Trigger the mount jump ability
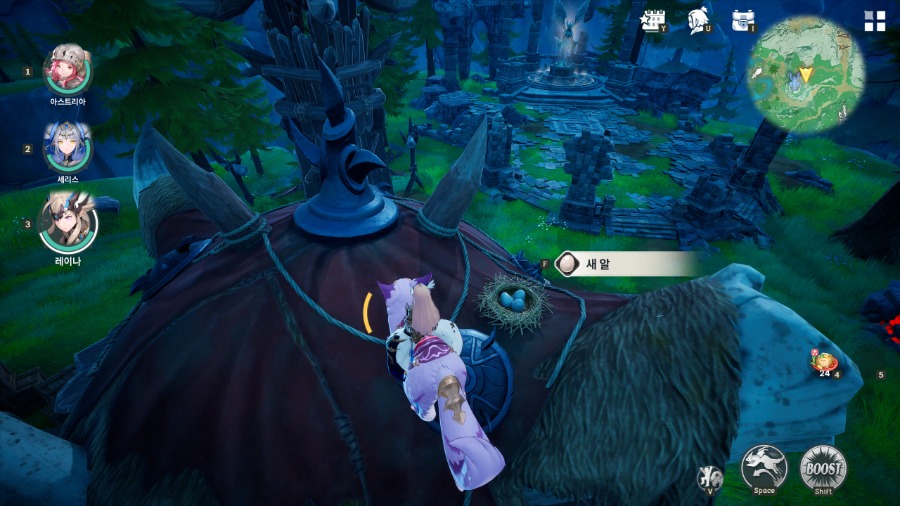The image size is (900, 506). point(764,467)
